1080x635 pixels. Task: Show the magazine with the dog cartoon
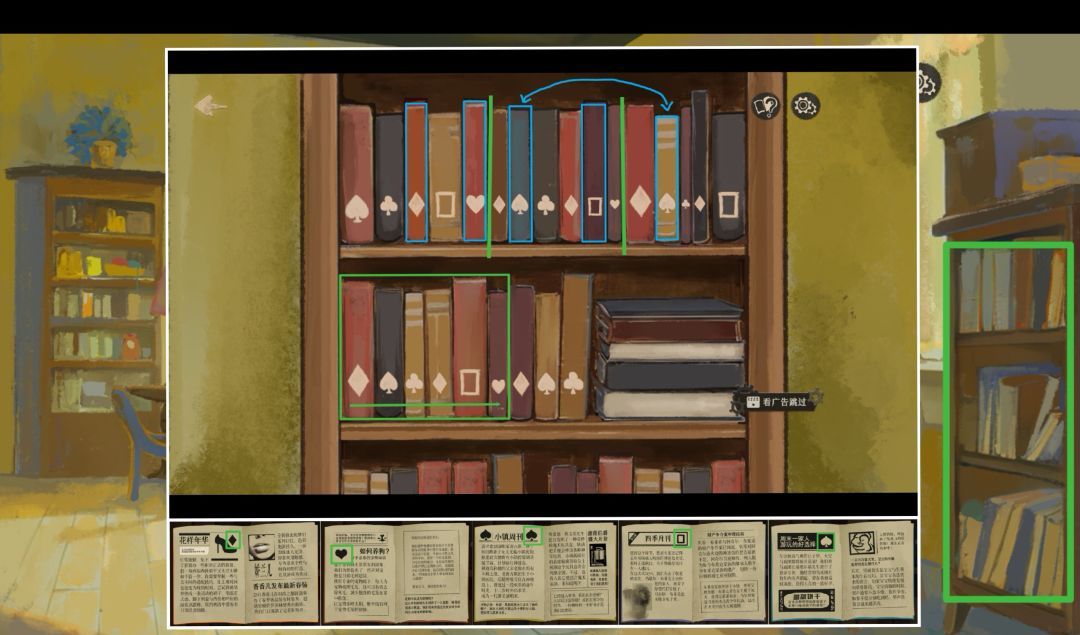click(x=842, y=573)
